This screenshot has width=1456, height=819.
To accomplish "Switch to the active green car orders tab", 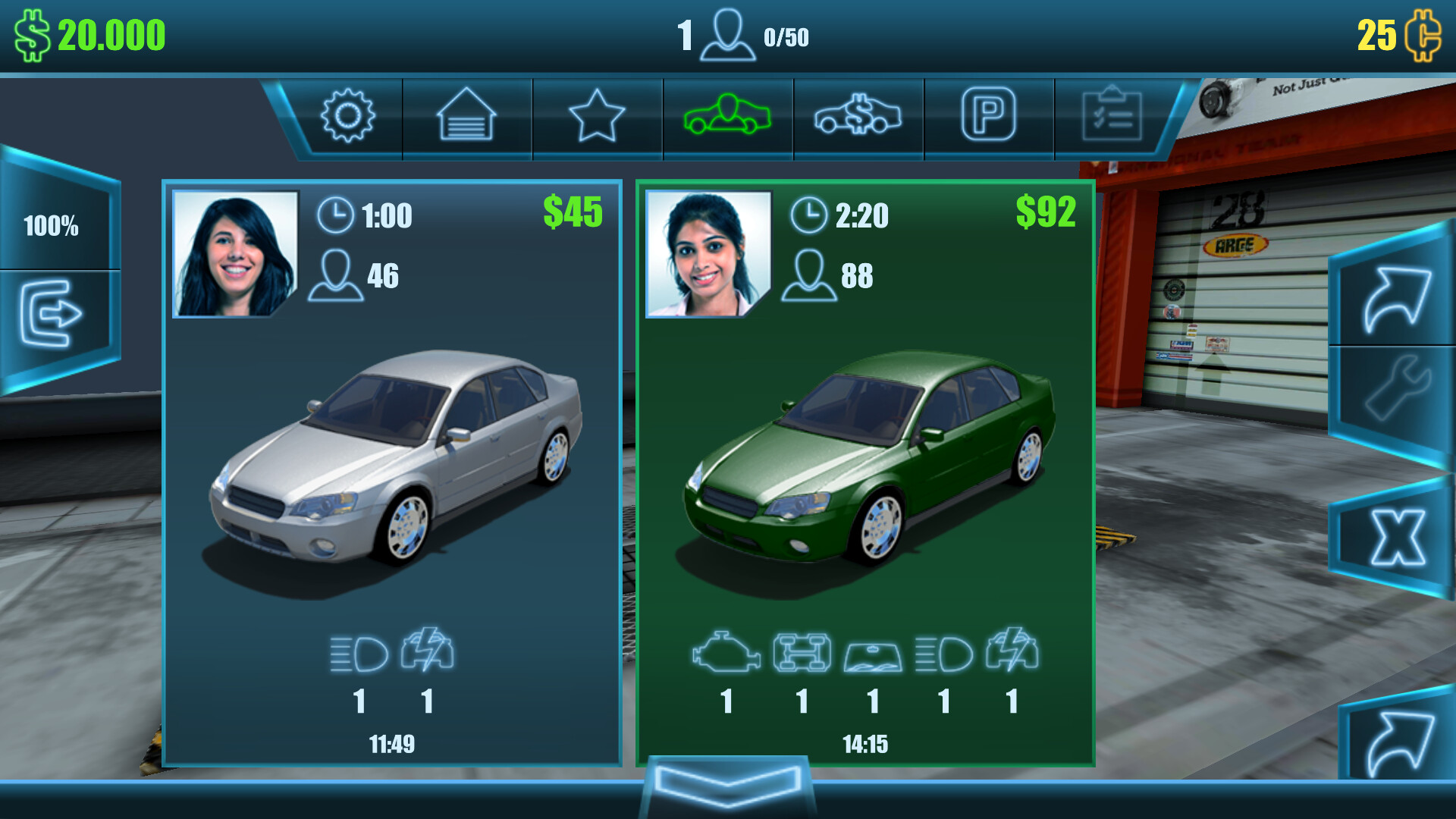I will pos(727,115).
